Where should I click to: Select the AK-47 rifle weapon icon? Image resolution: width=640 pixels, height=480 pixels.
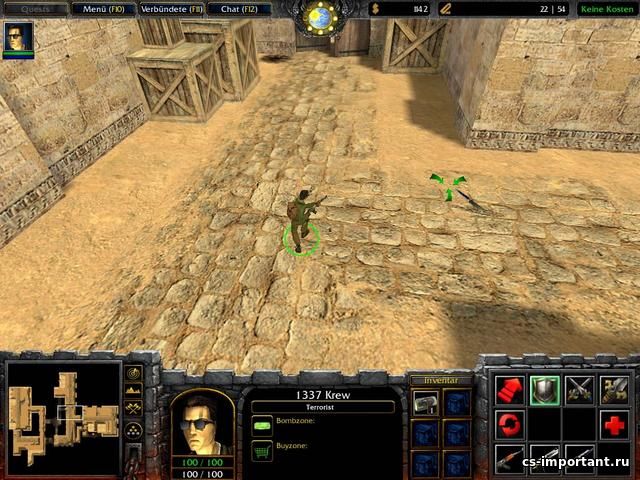point(510,457)
